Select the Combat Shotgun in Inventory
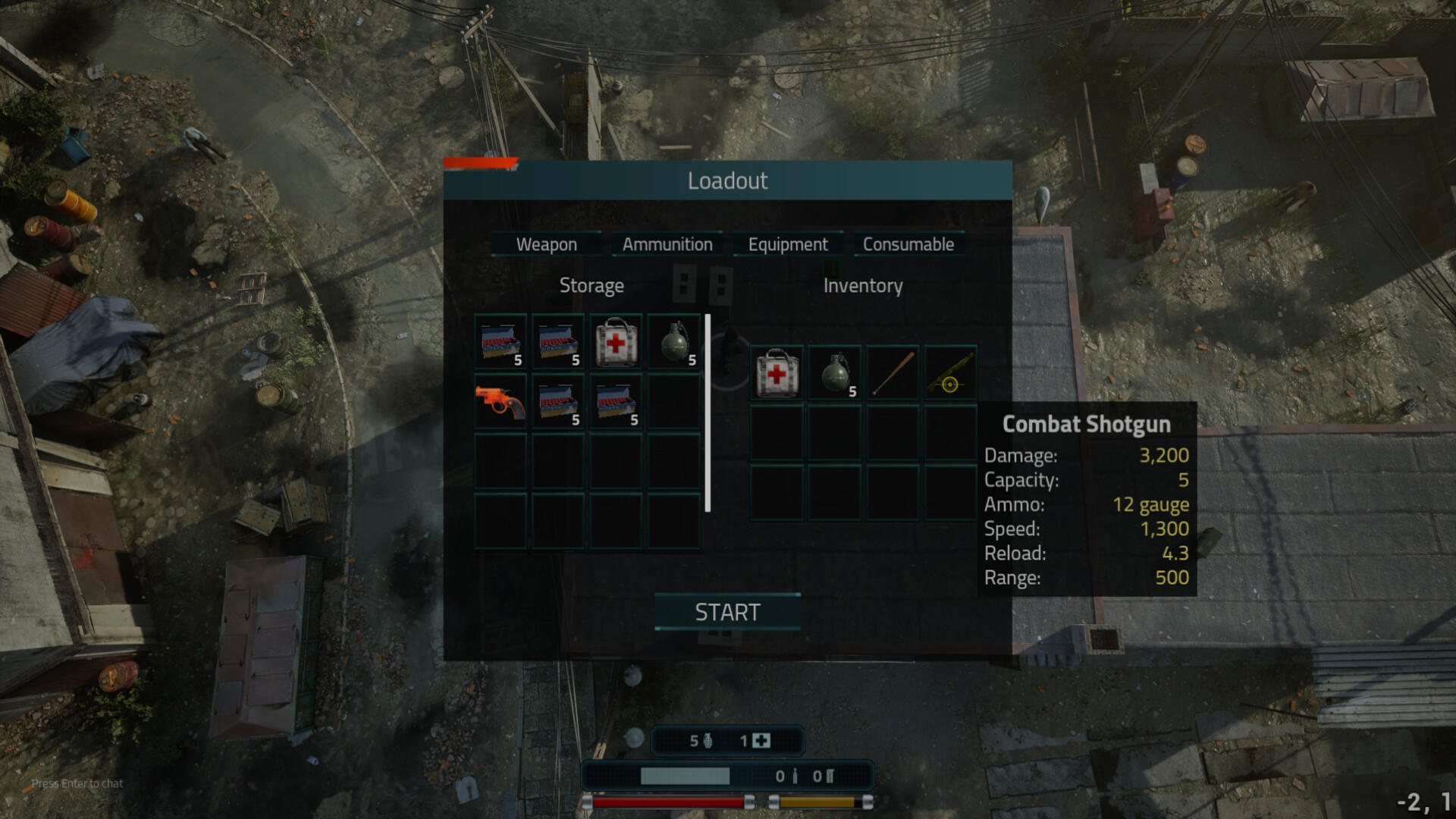The width and height of the screenshot is (1456, 819). [x=950, y=372]
